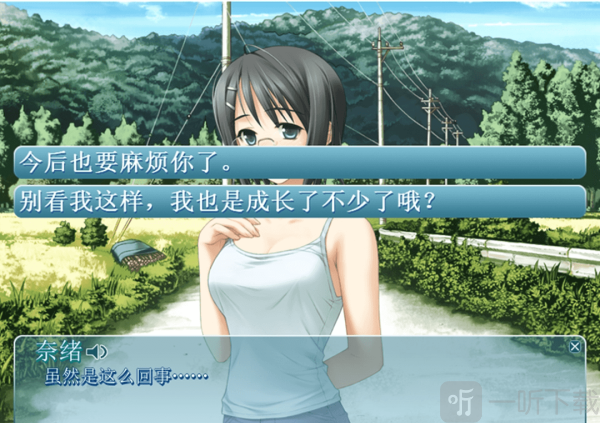Replay 奈绪's voice with the speaker icon
This screenshot has width=600, height=423.
97,351
